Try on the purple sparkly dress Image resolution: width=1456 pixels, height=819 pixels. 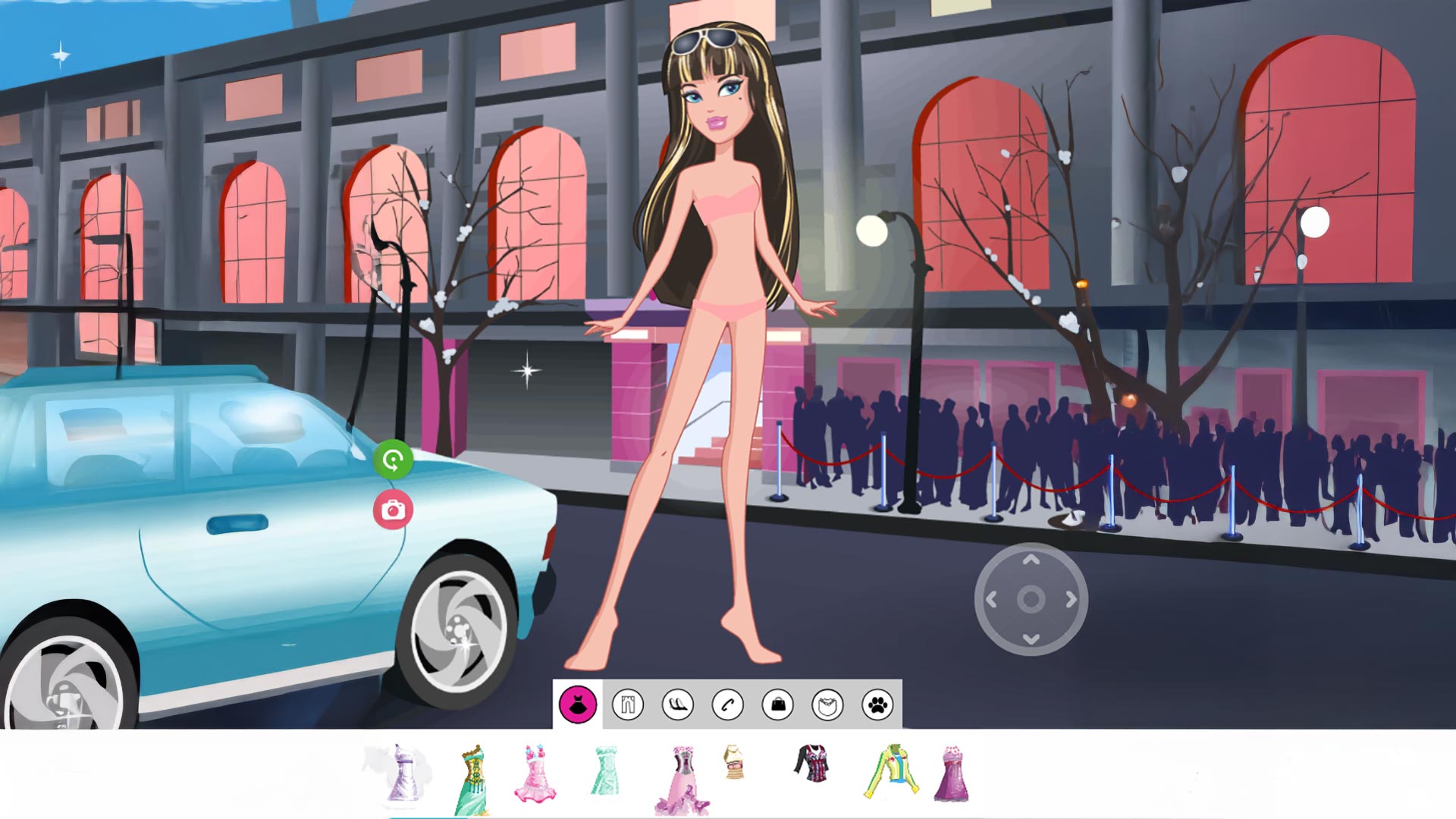pos(952,773)
